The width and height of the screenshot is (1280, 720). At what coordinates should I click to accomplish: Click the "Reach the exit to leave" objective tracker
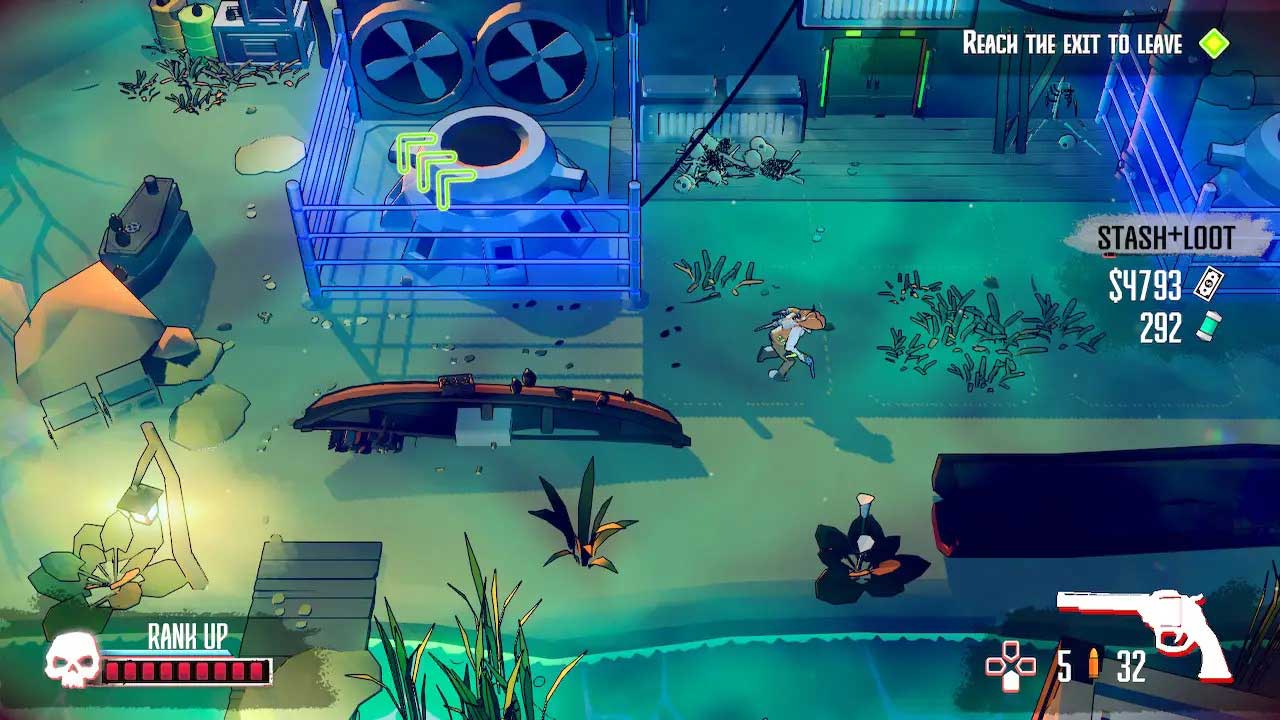[x=1072, y=43]
